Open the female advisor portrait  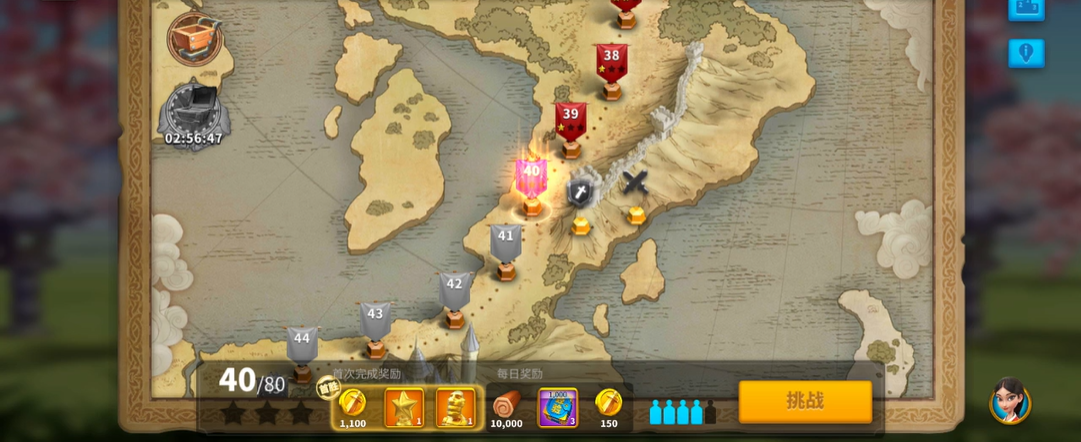click(x=1009, y=401)
